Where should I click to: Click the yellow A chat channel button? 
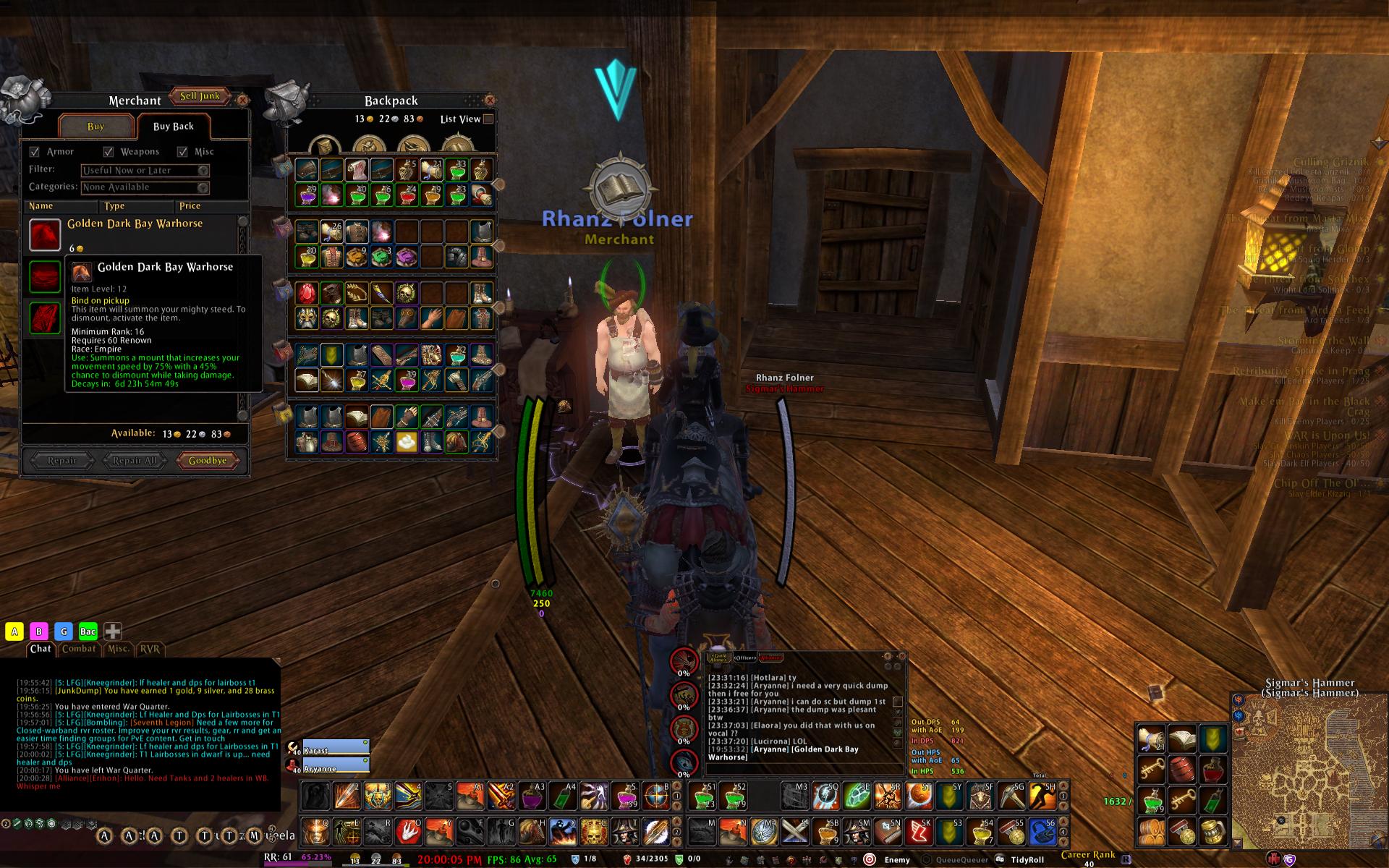[x=14, y=631]
